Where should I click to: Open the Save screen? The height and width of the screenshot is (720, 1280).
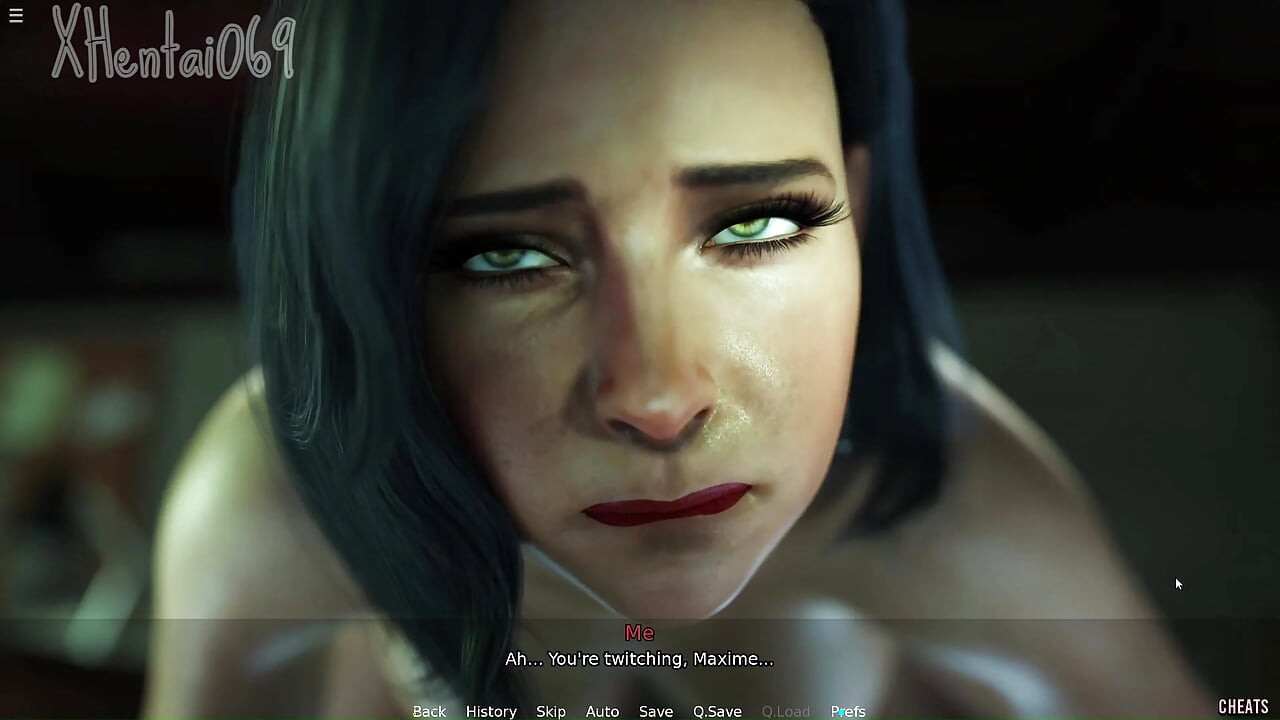click(x=656, y=711)
